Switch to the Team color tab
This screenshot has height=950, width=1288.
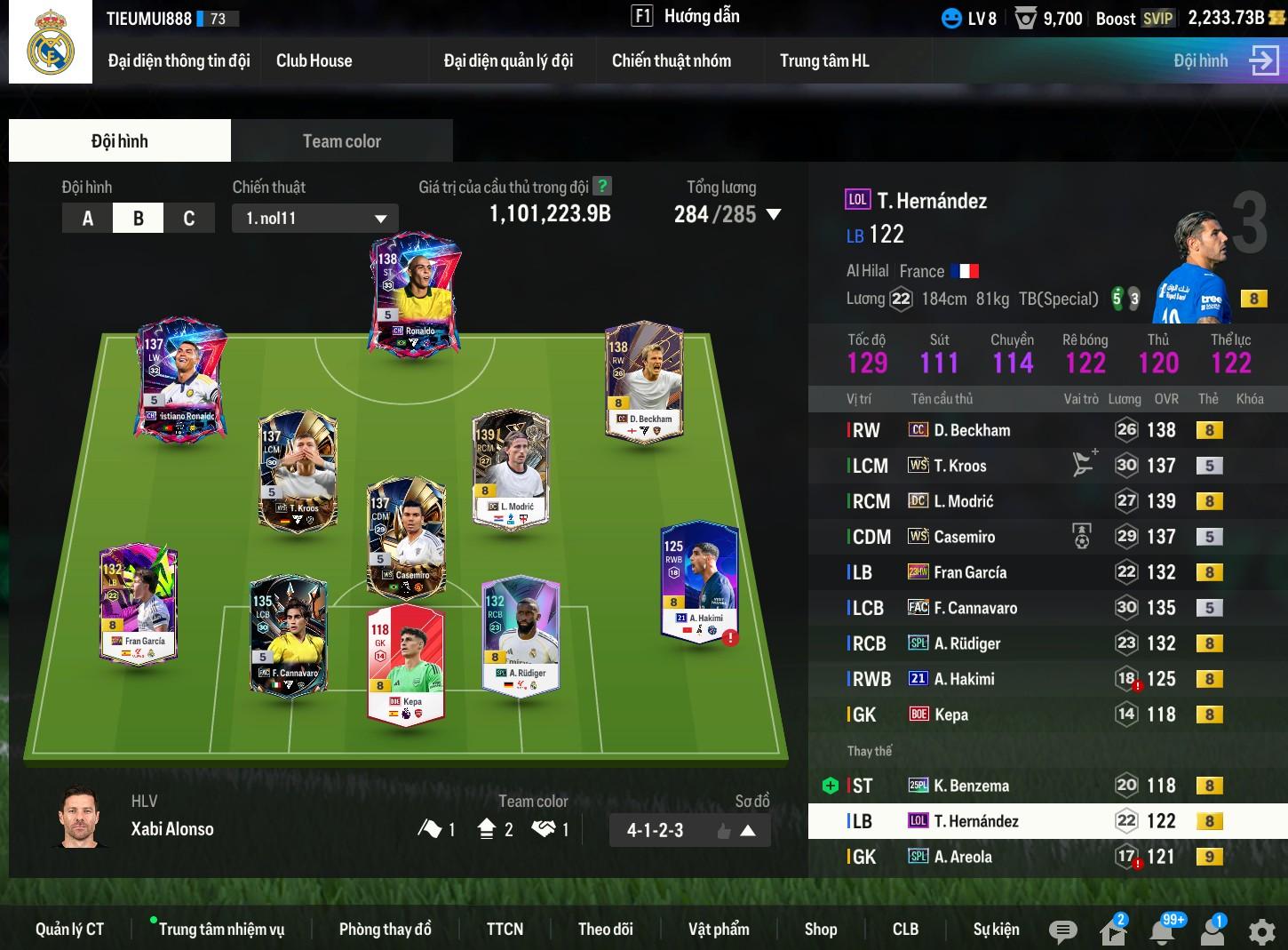341,140
